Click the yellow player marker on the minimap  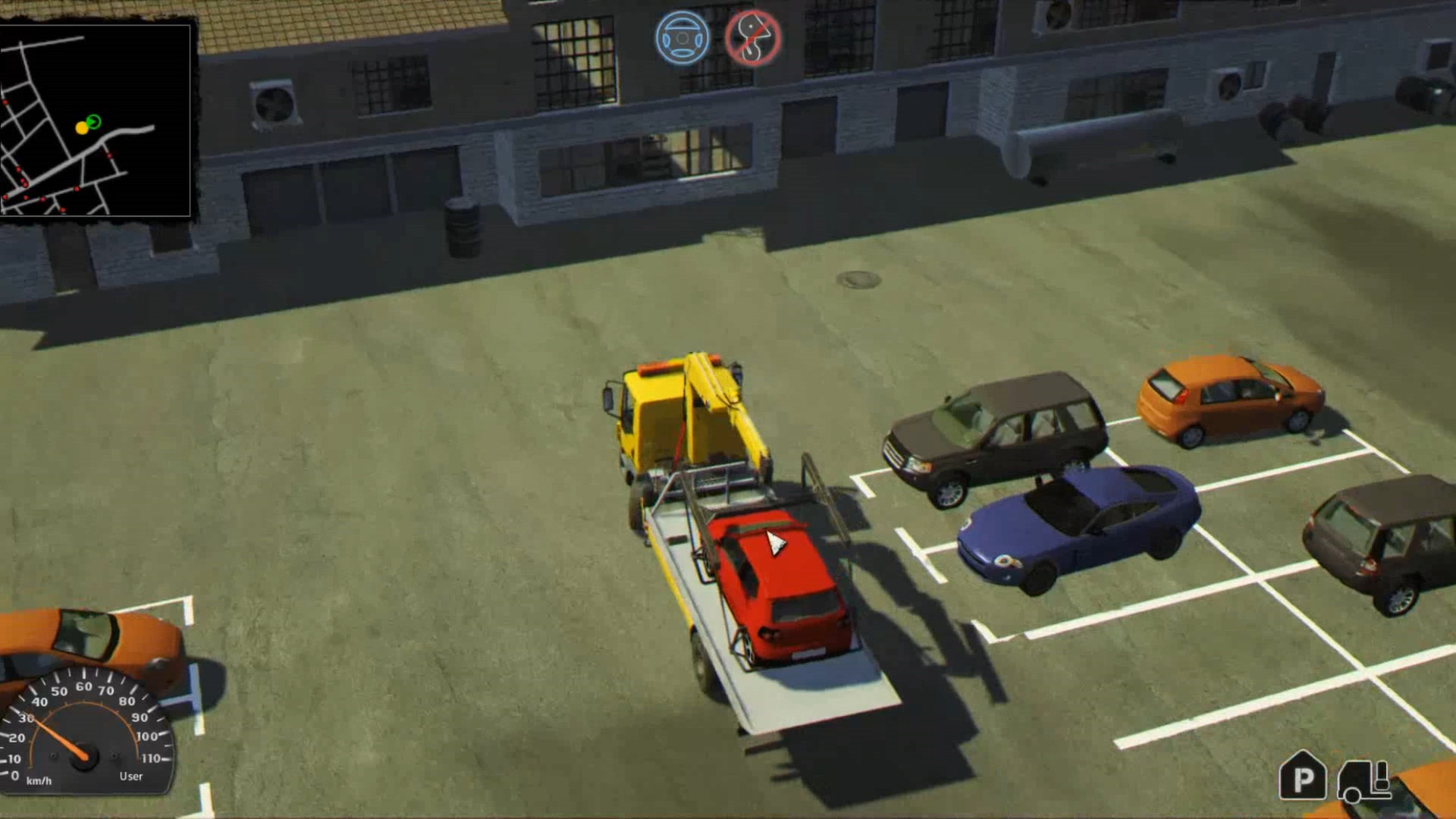[82, 127]
